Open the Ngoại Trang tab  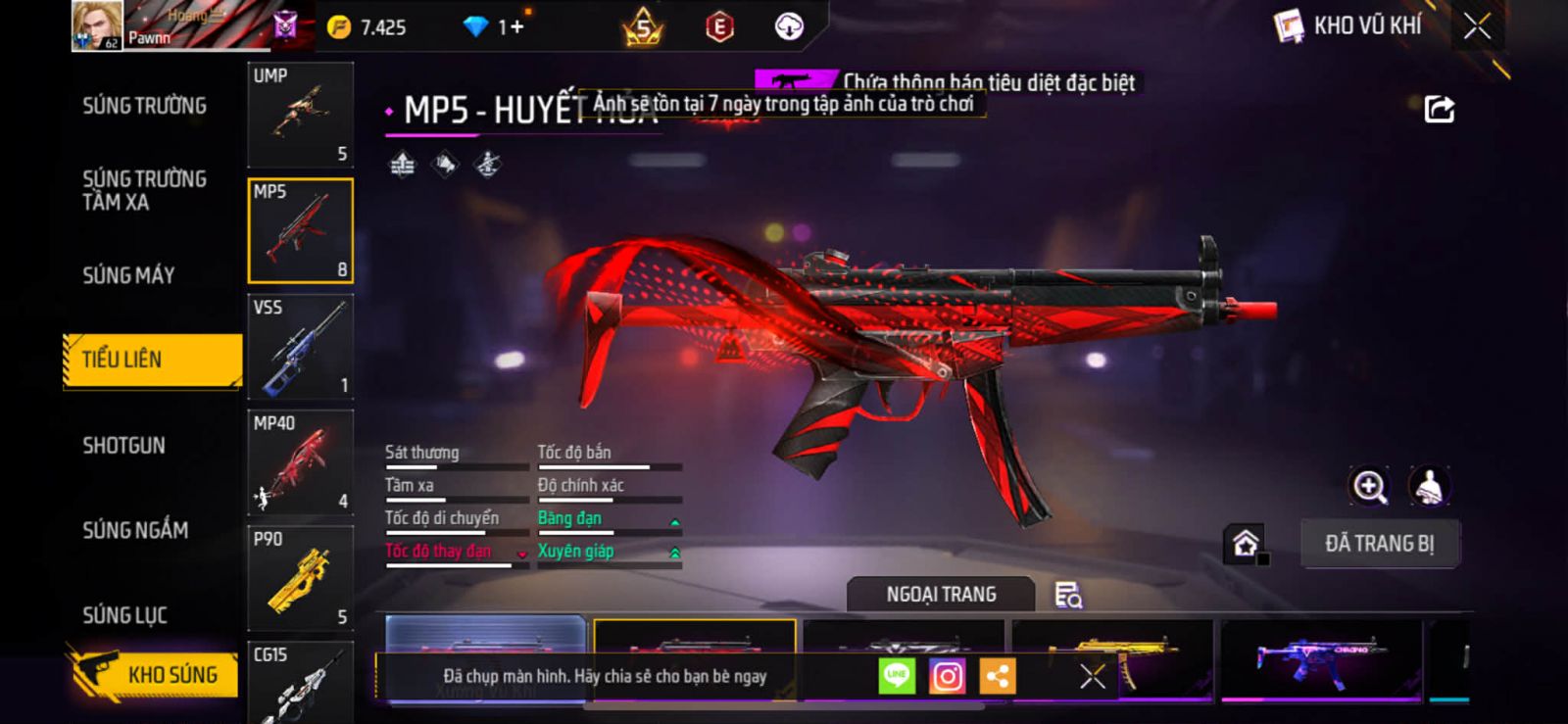point(941,595)
